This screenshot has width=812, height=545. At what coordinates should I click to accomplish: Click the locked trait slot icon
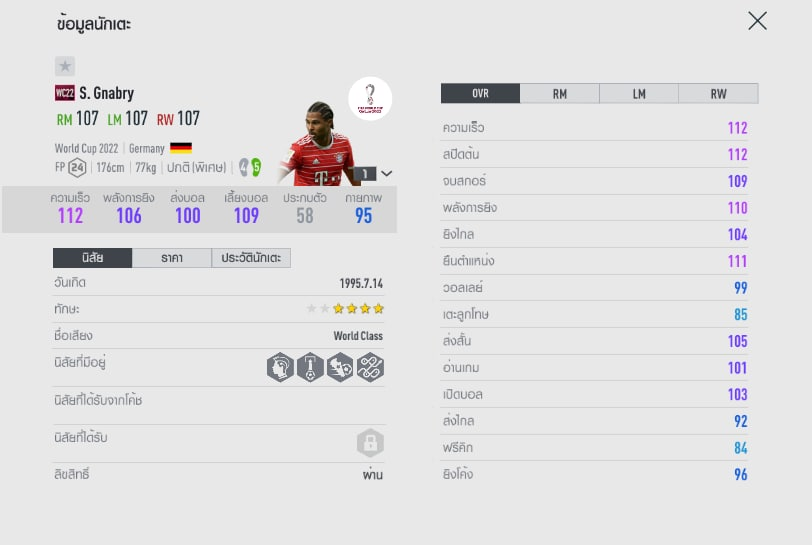pos(370,444)
